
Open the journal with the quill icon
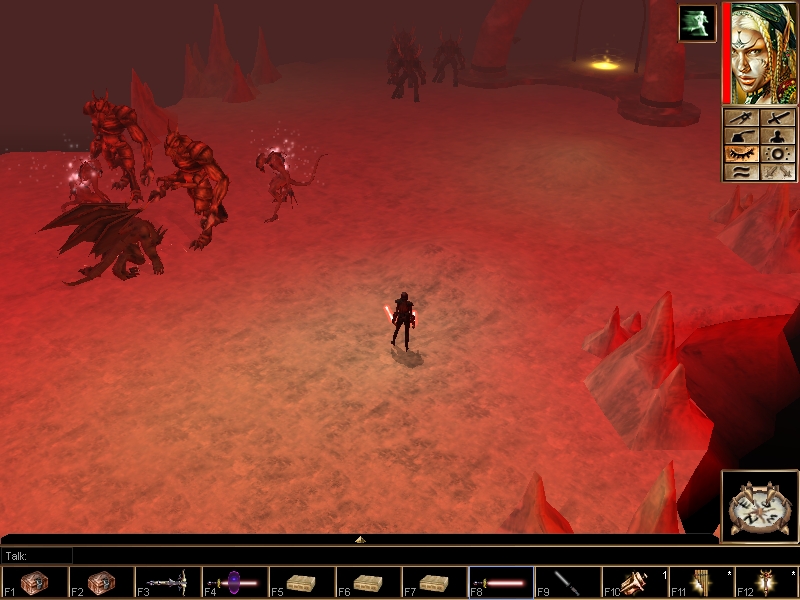point(741,136)
